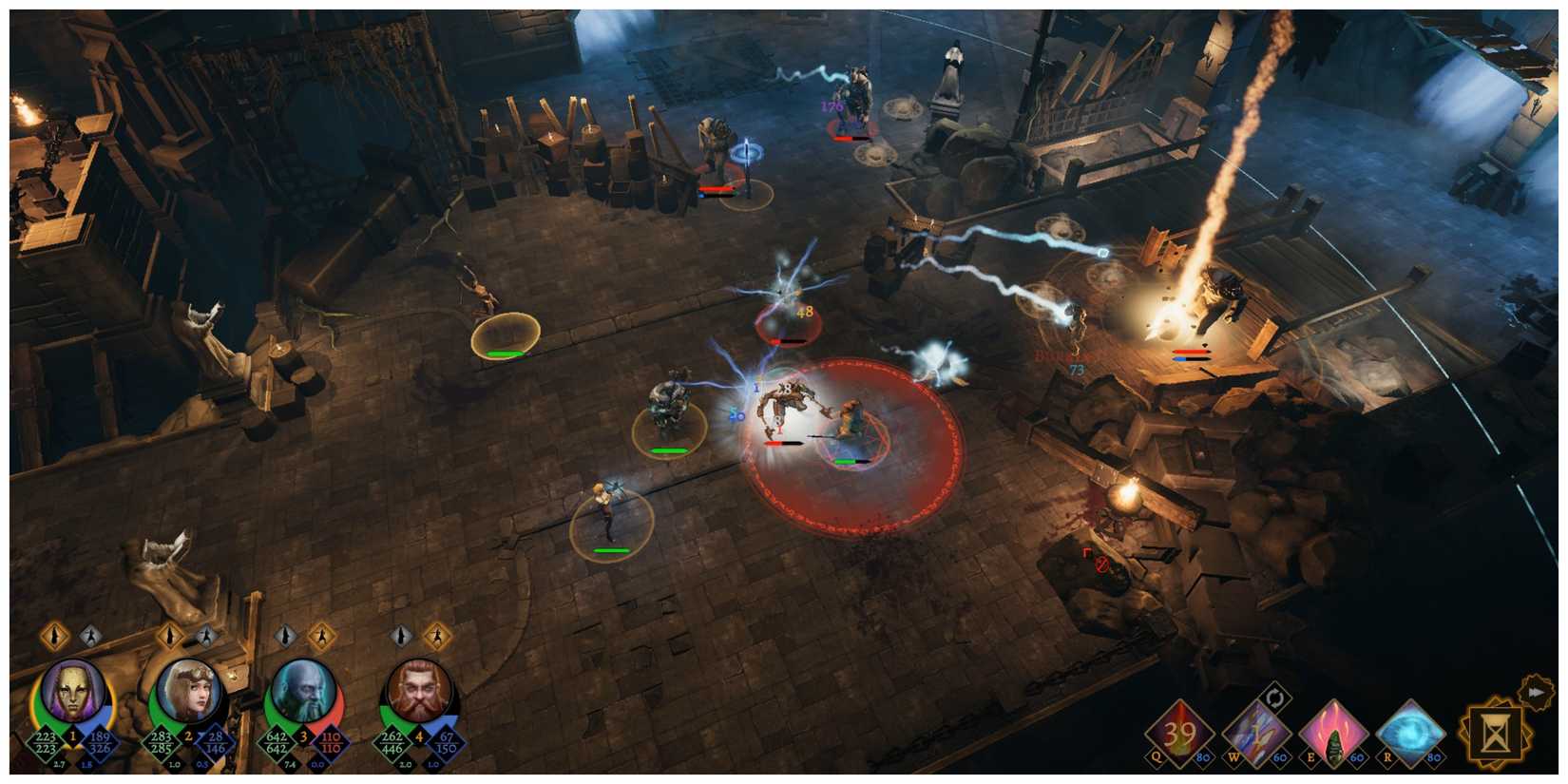Screen dimensions: 1568x784
Task: Select the melee stance icon above the first portrait
Action: 52,637
